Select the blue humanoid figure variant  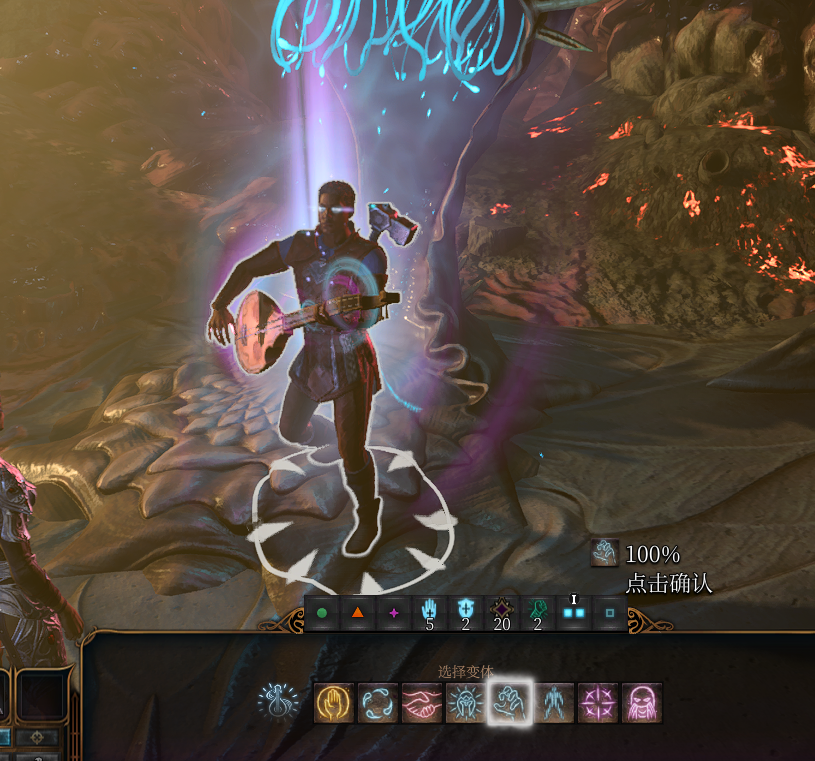pyautogui.click(x=554, y=703)
